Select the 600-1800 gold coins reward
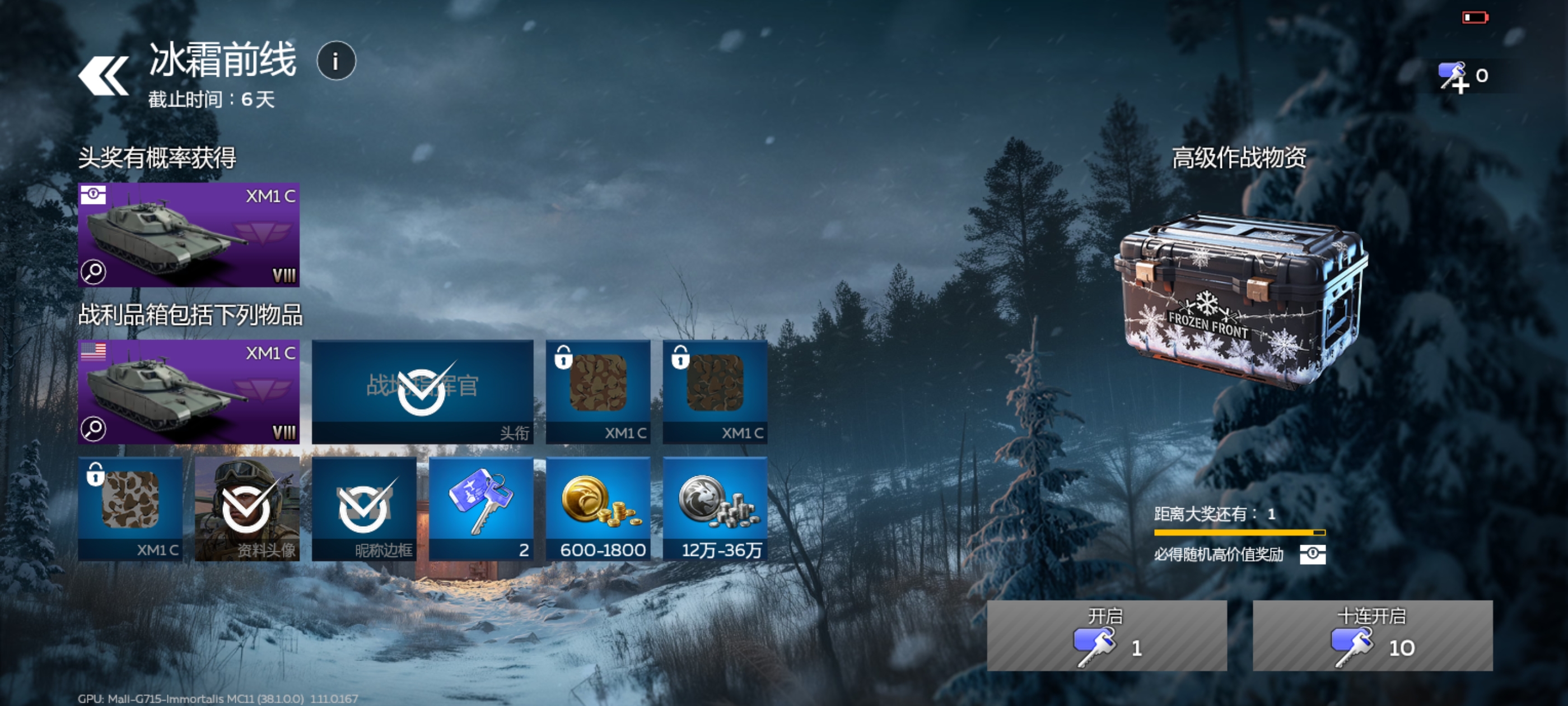The width and height of the screenshot is (1568, 706). [598, 508]
